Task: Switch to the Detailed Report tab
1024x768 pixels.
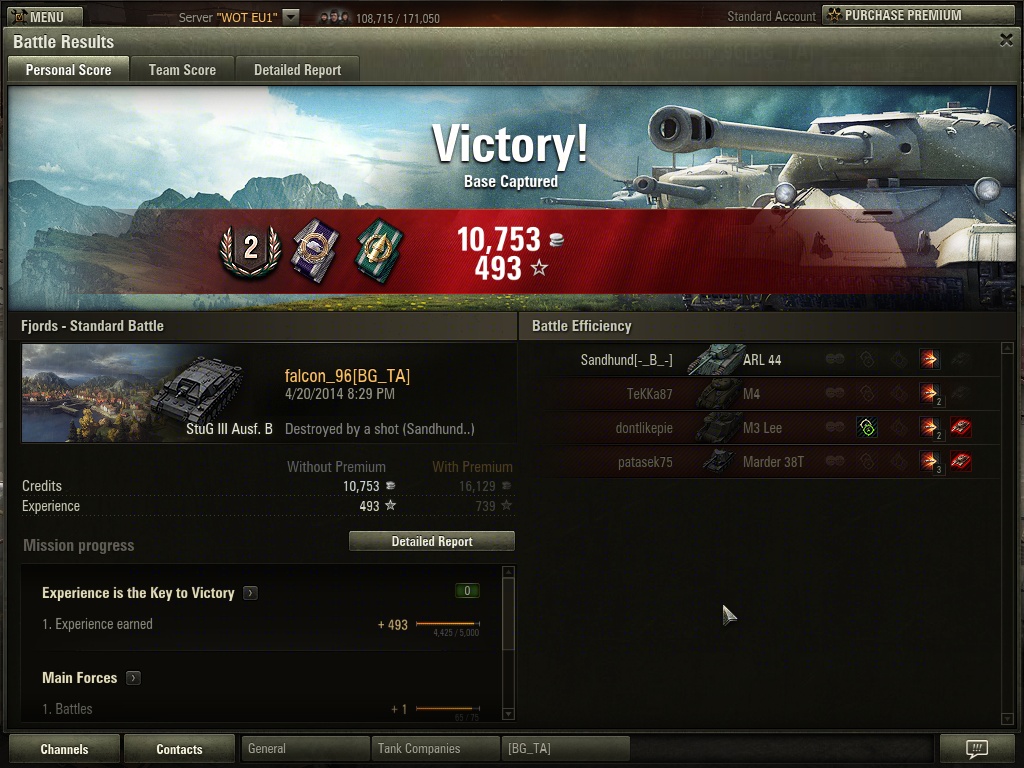Action: click(297, 70)
